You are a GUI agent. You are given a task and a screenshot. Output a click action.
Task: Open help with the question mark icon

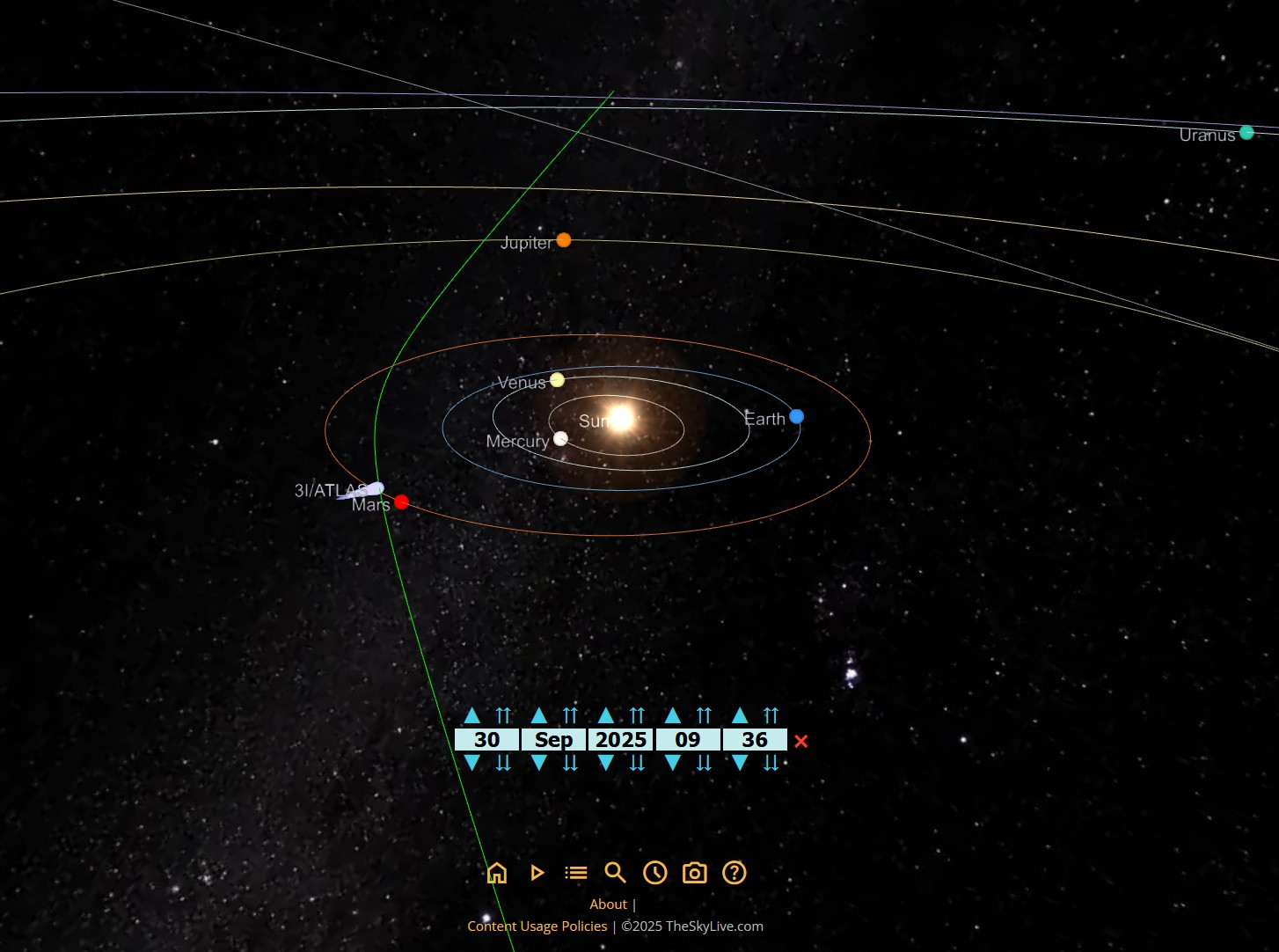point(734,873)
